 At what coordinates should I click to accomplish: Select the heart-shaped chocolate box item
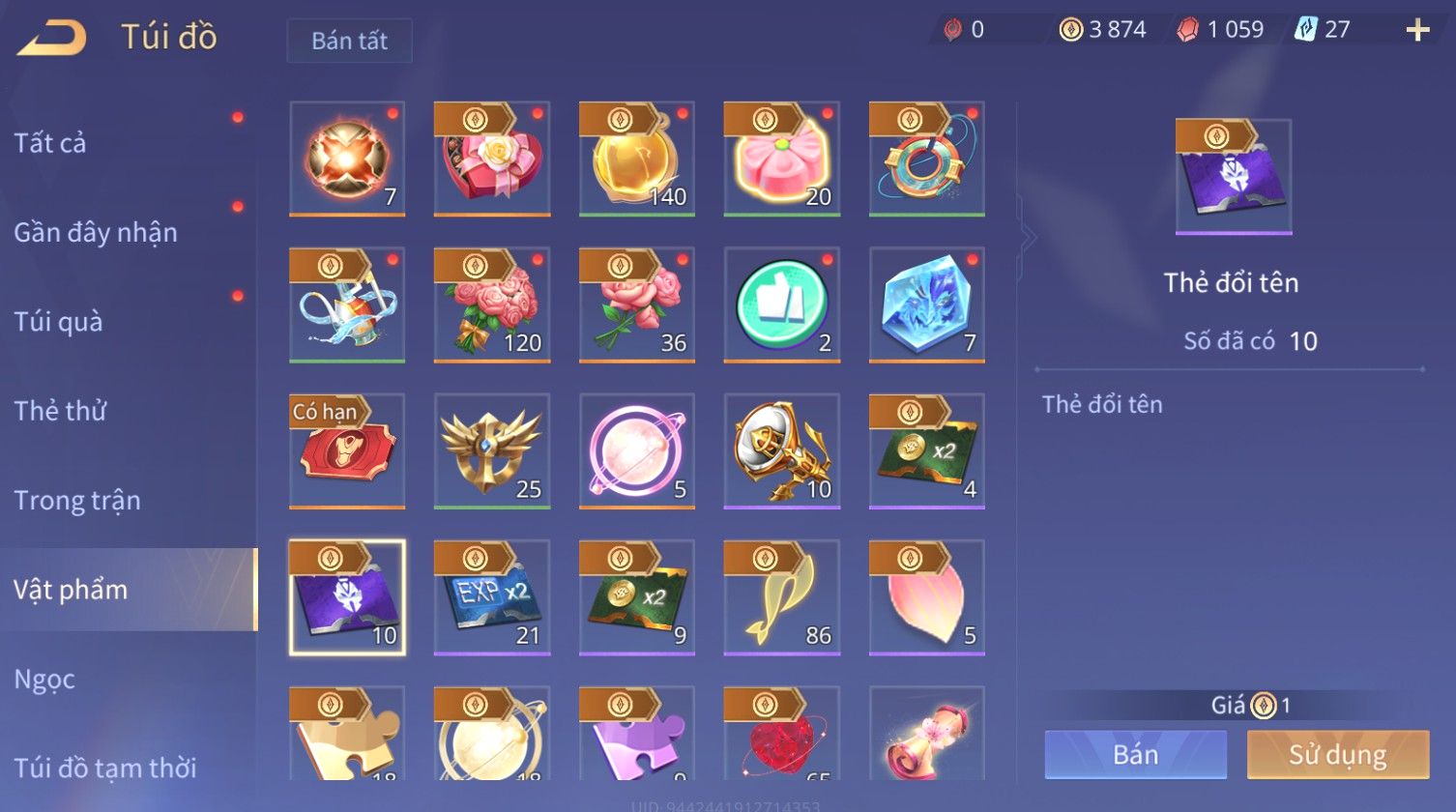(492, 159)
